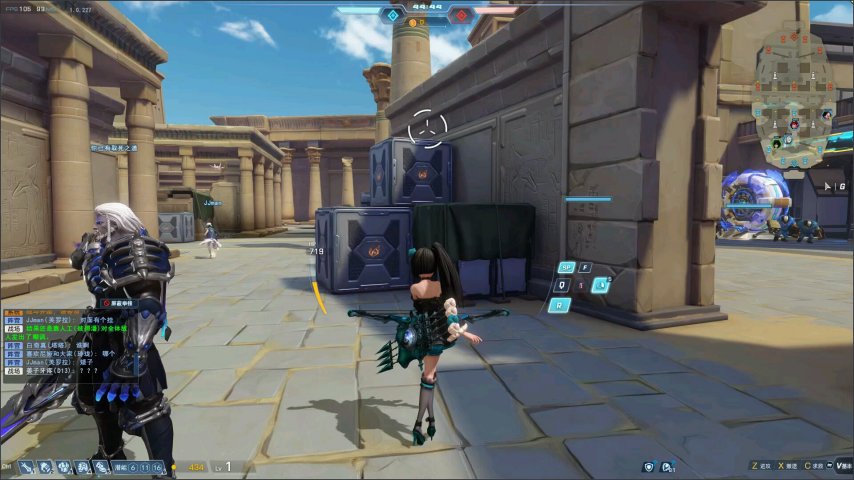Select the level 11 talent node
This screenshot has width=854, height=480.
coord(145,467)
